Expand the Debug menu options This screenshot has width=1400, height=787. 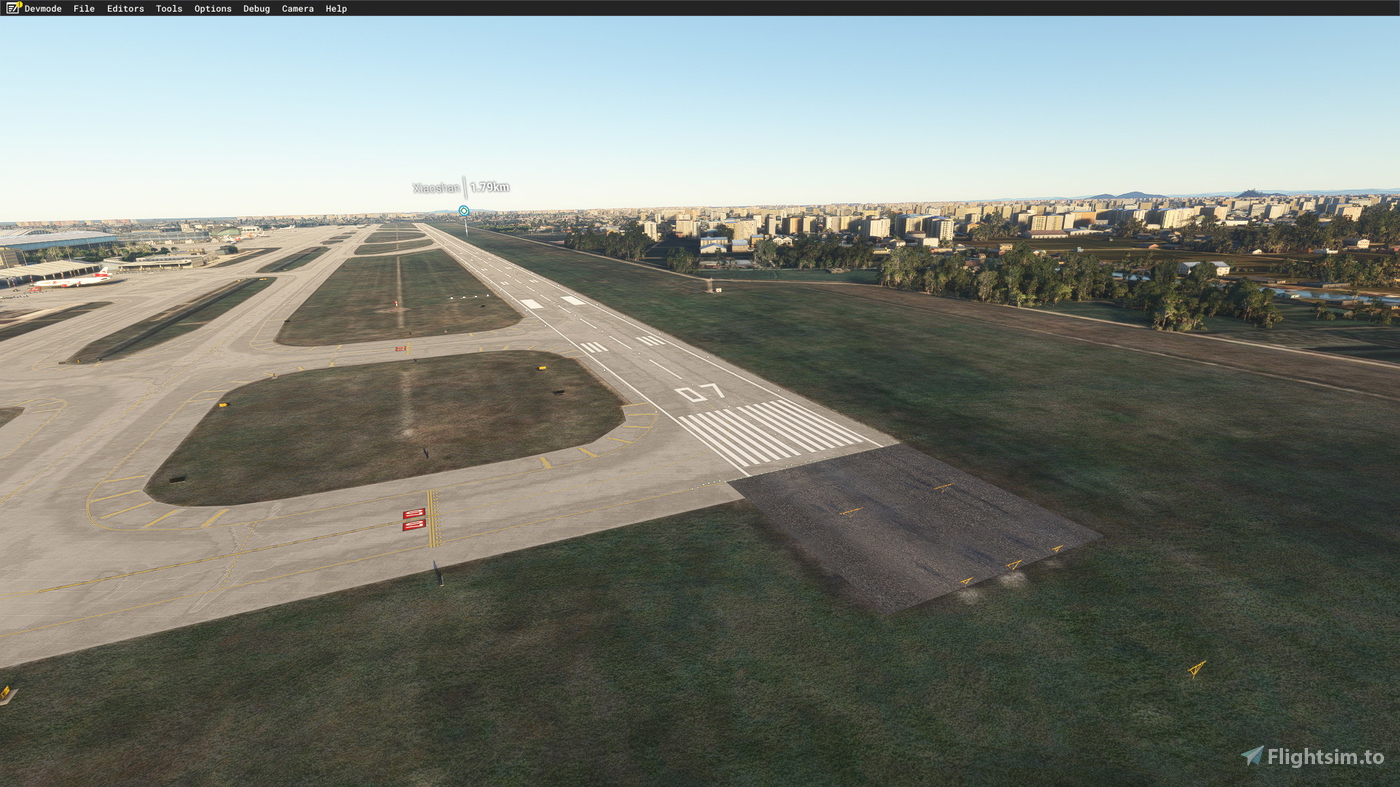256,8
